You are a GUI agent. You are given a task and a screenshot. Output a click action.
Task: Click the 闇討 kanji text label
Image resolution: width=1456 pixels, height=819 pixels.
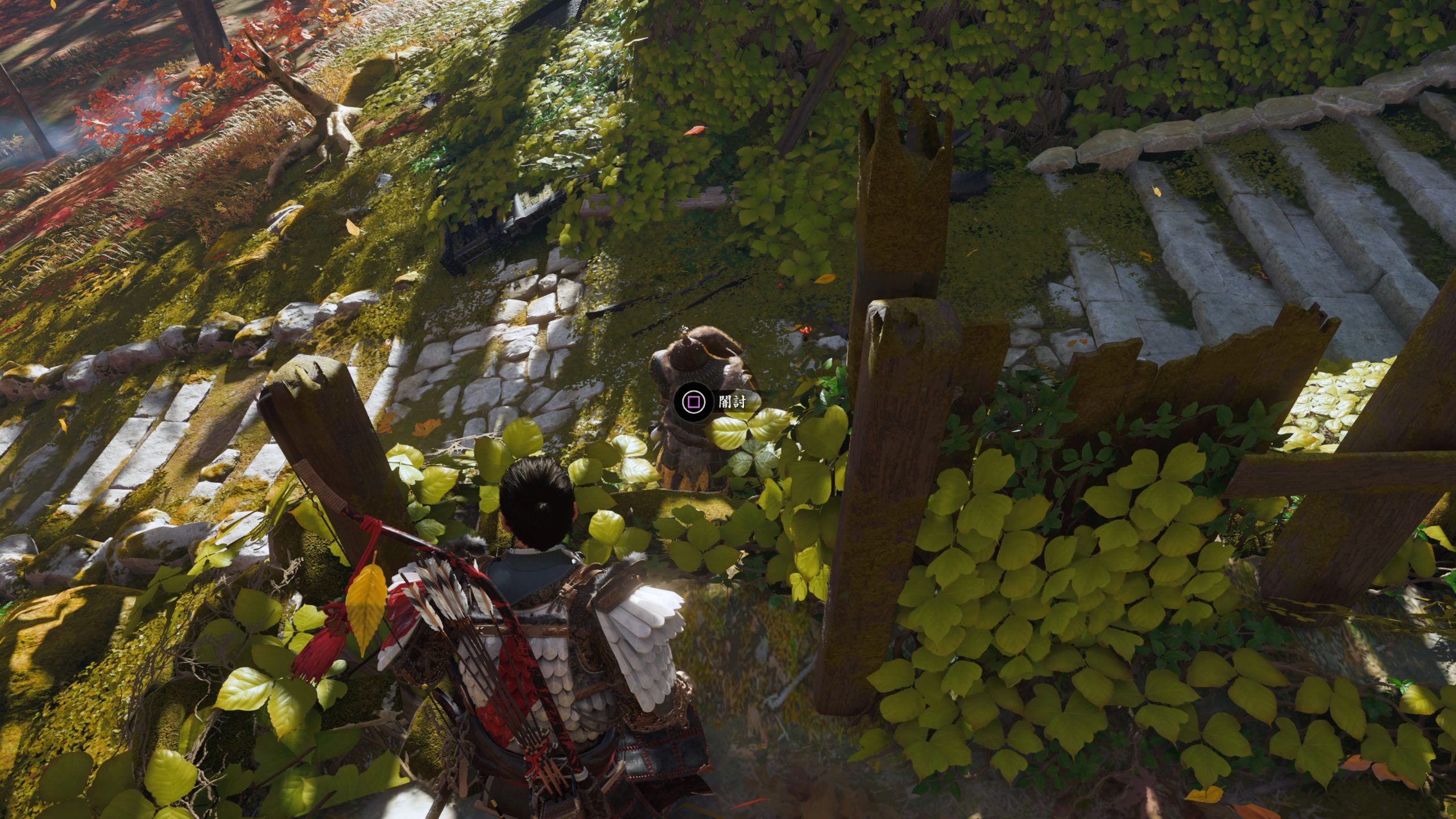734,402
